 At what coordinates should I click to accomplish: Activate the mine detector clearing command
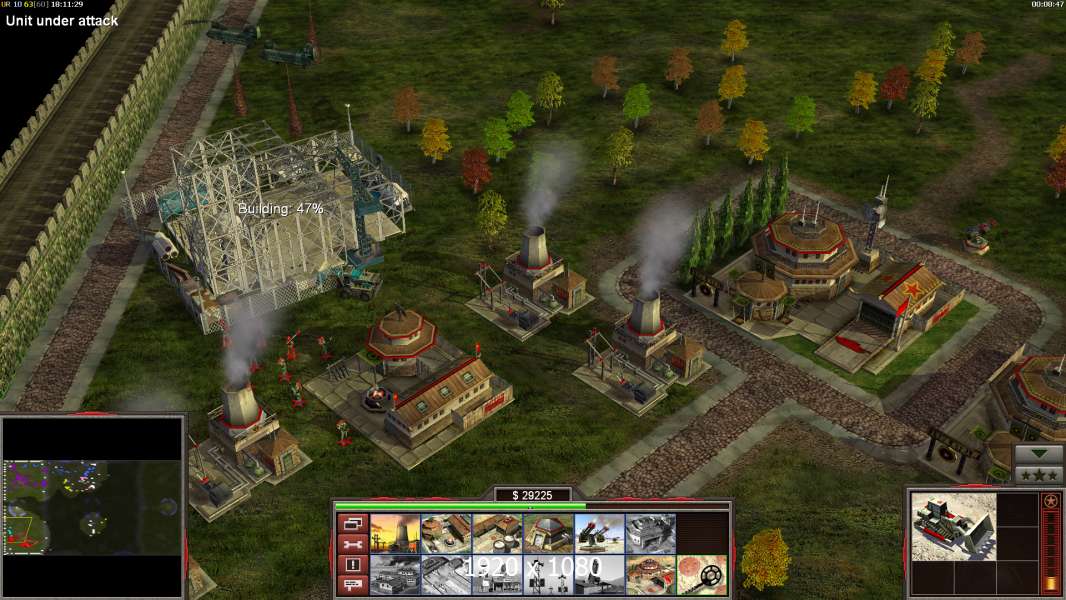pyautogui.click(x=701, y=574)
